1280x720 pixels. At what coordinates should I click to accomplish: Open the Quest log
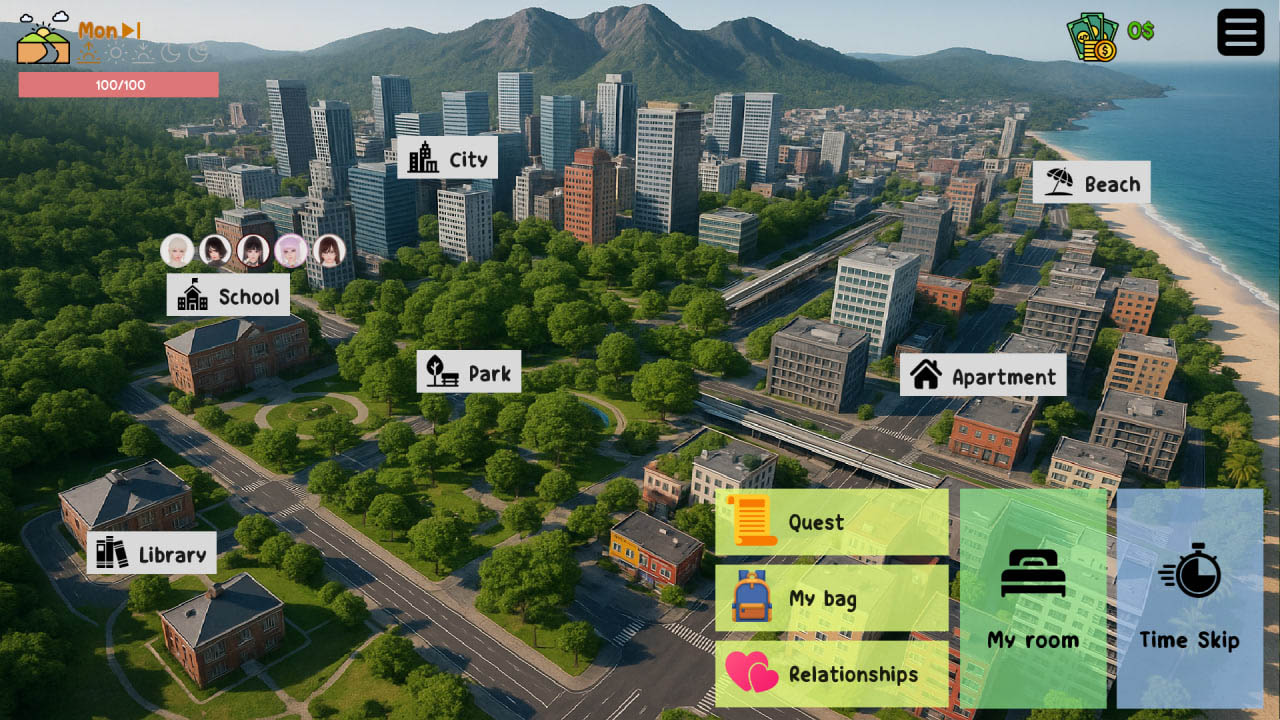(x=831, y=522)
